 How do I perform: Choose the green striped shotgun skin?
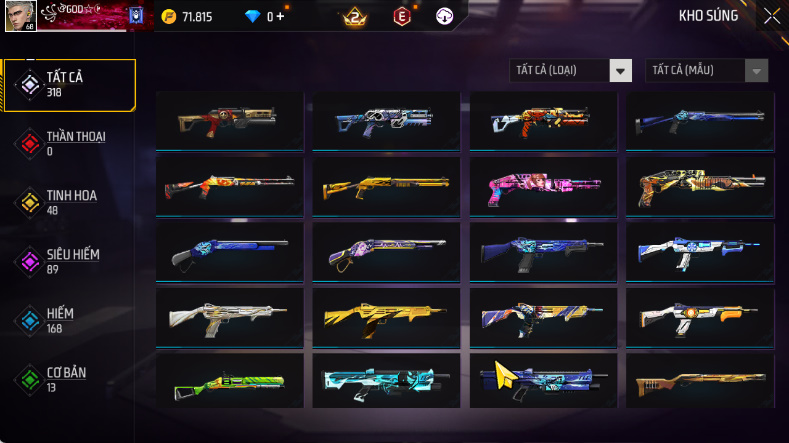[x=229, y=381]
